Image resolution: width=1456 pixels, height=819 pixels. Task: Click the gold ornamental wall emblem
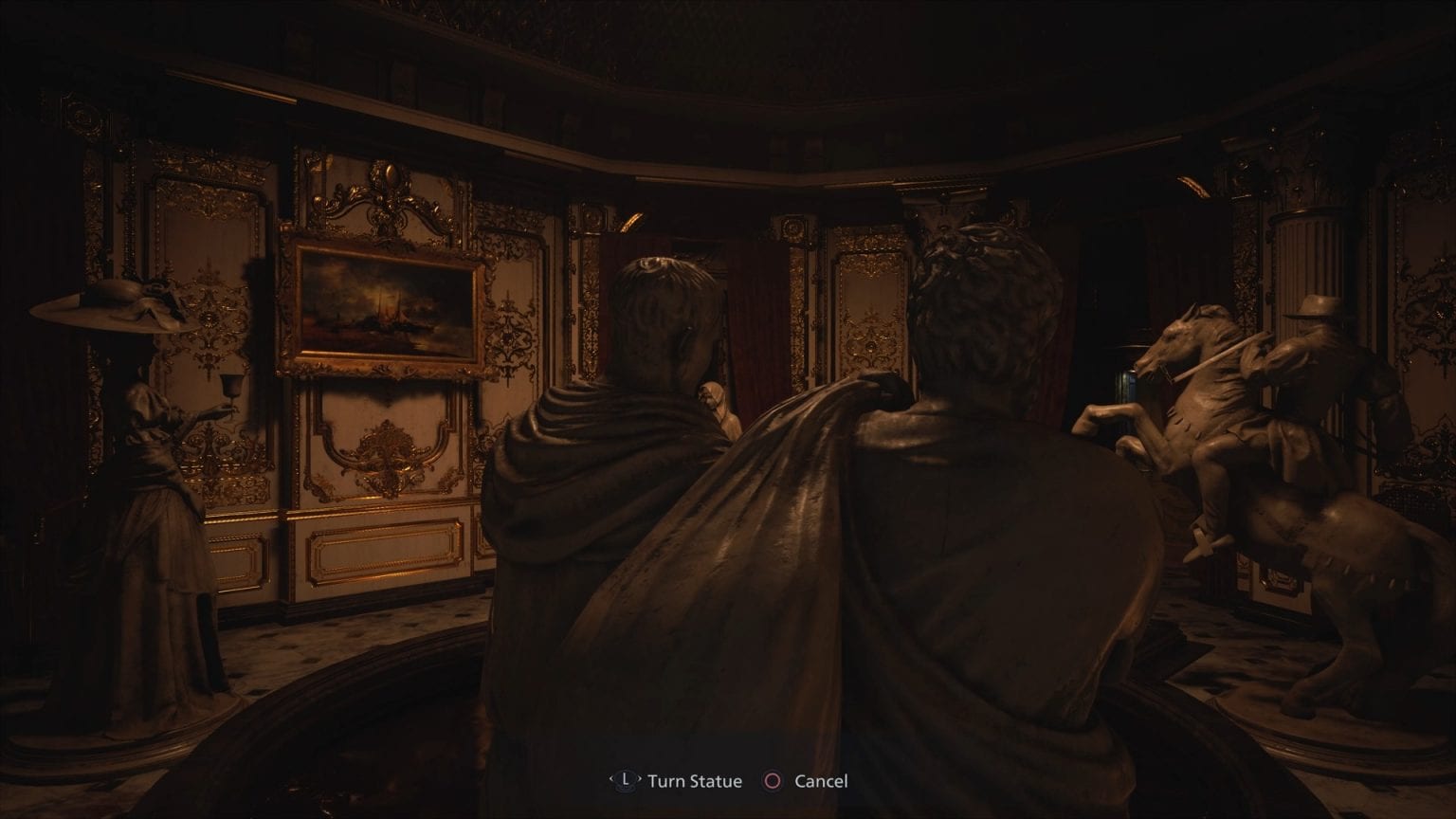point(389,455)
